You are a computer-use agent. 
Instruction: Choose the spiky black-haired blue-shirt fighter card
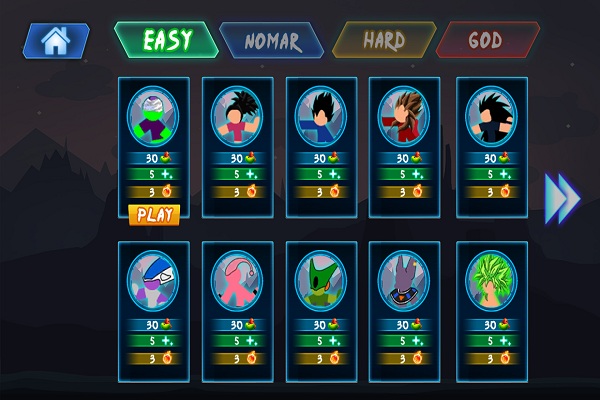click(x=236, y=118)
